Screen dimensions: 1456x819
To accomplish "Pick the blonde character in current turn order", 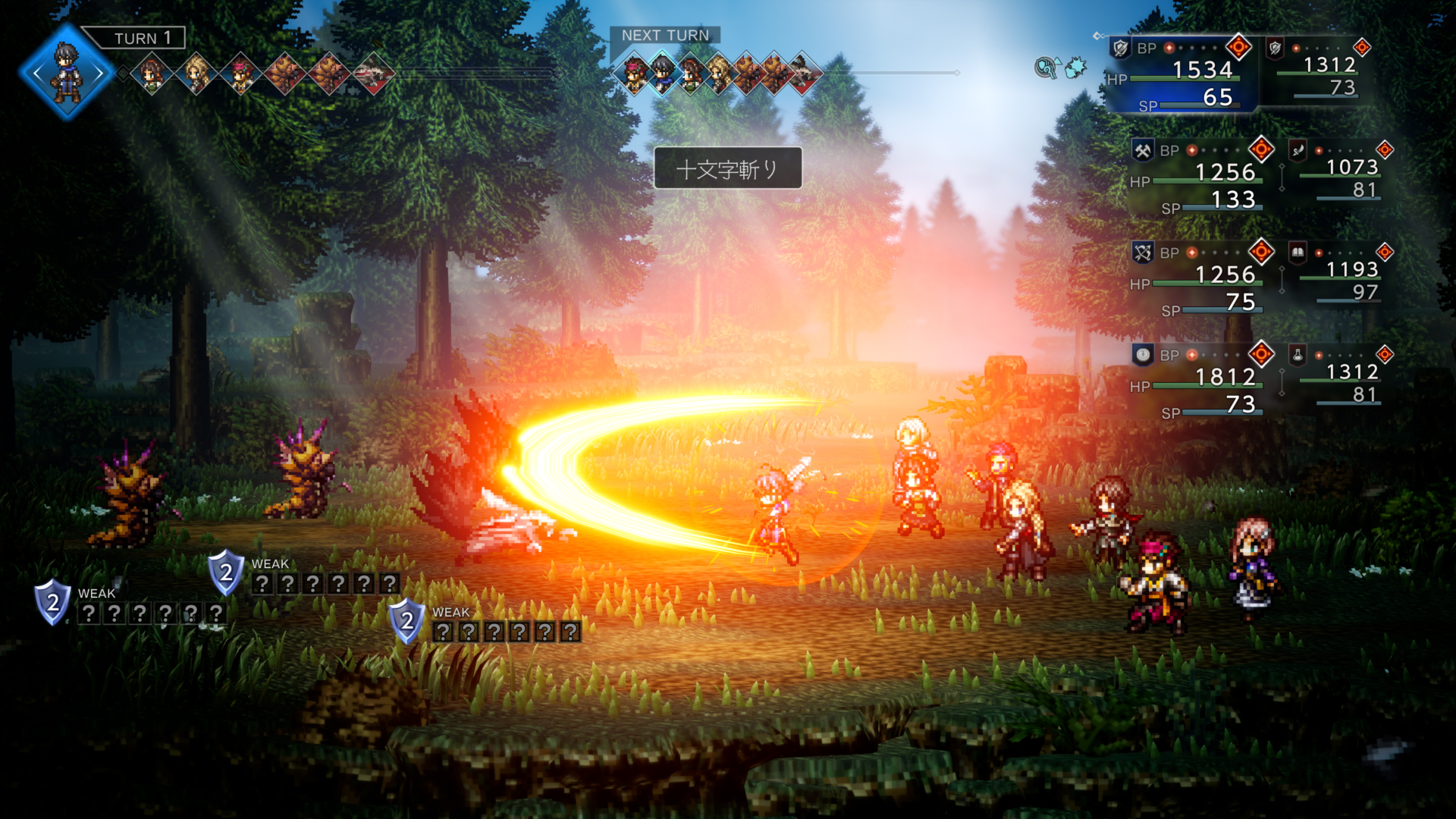I will coord(196,74).
